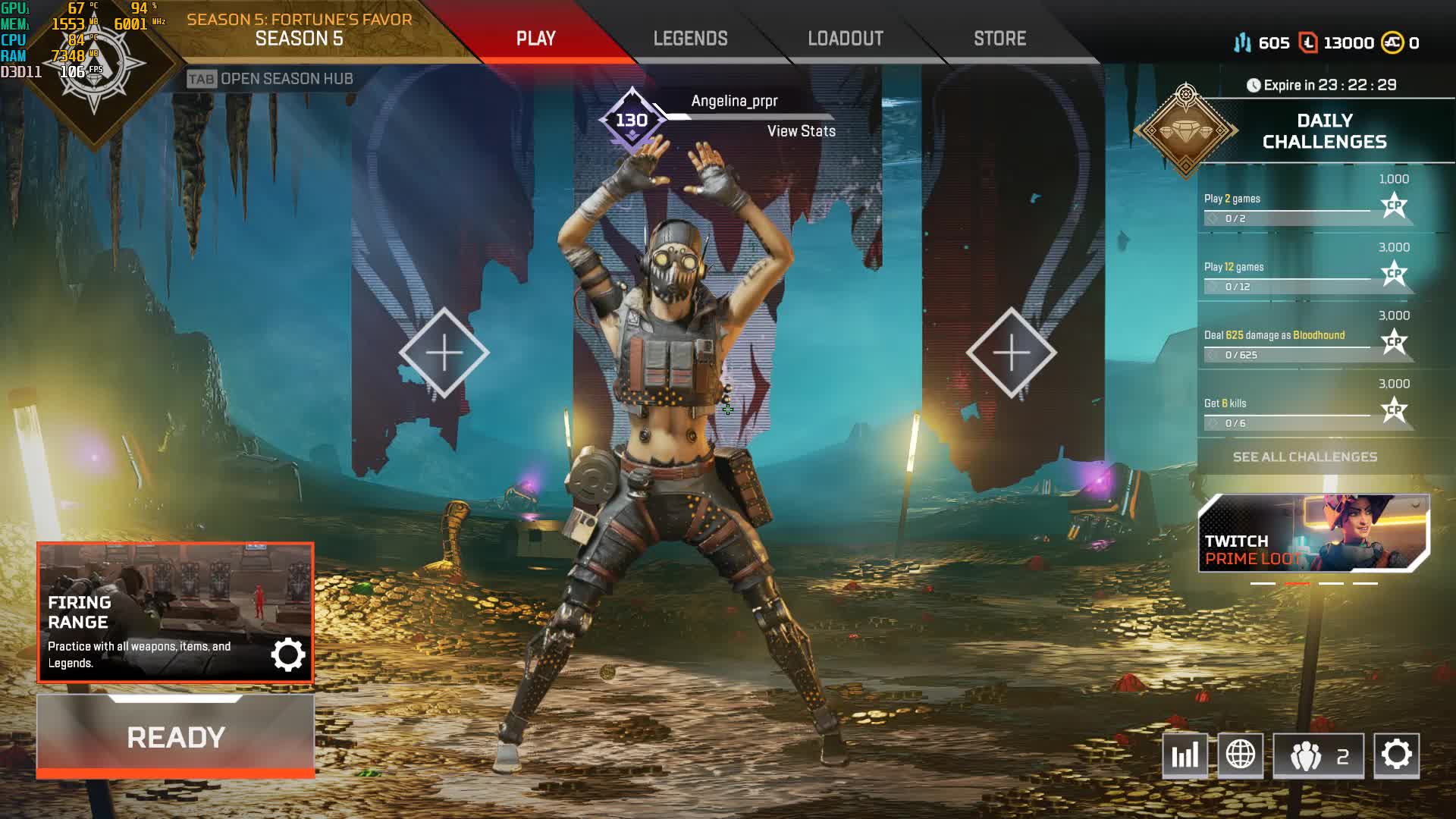This screenshot has height=819, width=1456.
Task: Switch to the LEGENDS tab
Action: click(690, 38)
